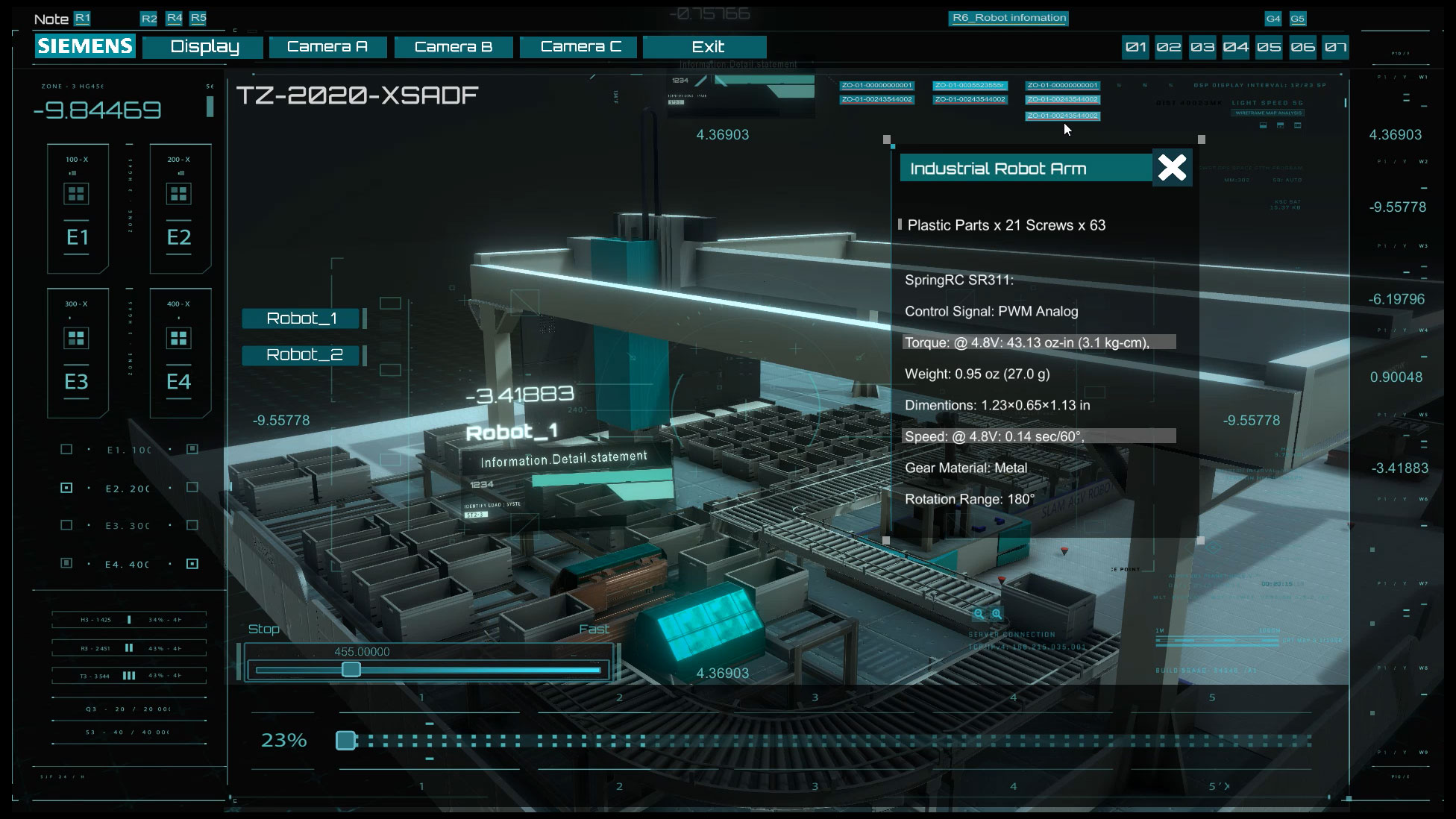Screen dimensions: 1456x819
Task: Close the Industrial Robot Arm panel
Action: click(x=1172, y=168)
